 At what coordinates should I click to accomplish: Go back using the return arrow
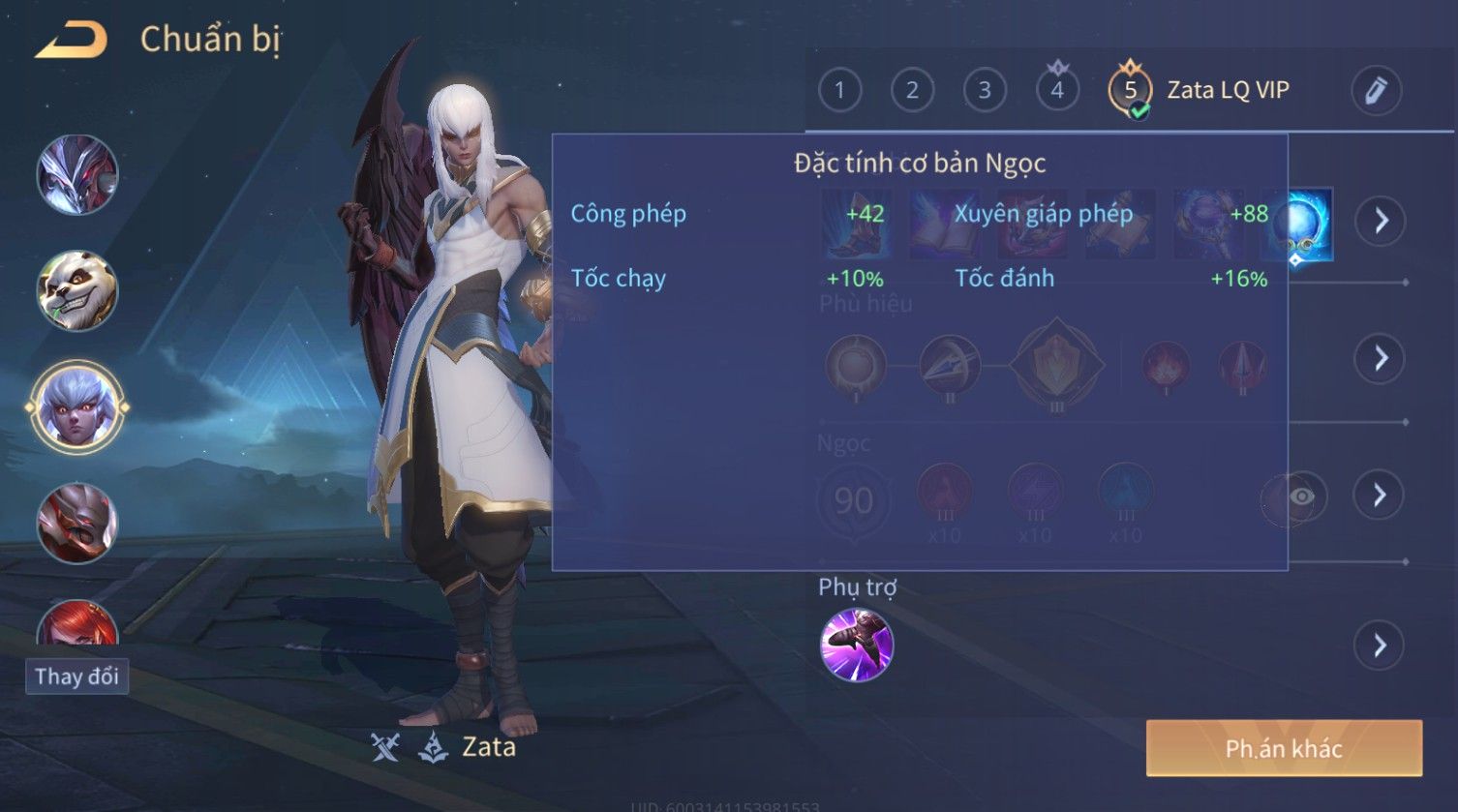72,41
